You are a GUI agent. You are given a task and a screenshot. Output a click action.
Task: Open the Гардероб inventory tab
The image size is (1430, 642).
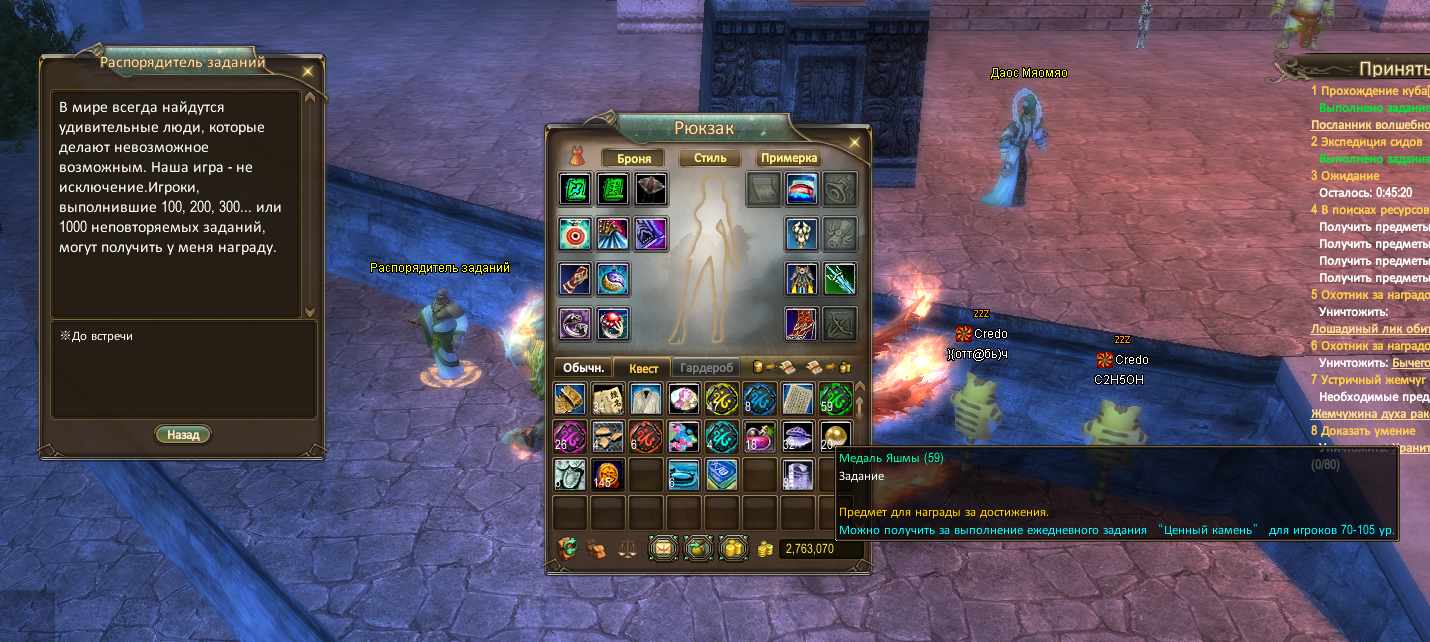coord(704,368)
